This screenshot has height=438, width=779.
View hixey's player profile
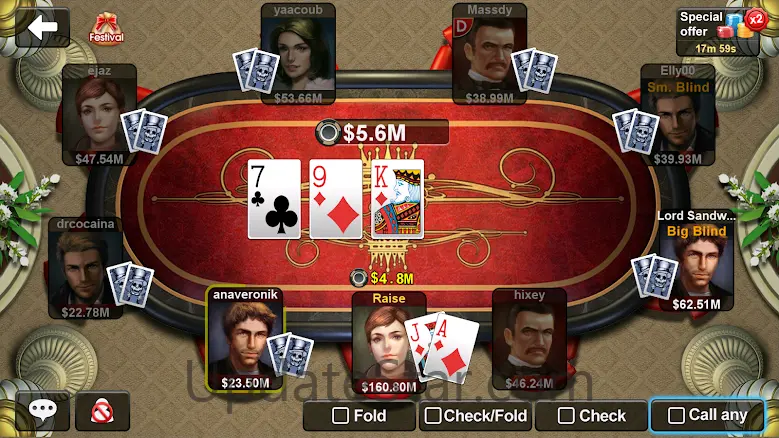coord(529,336)
